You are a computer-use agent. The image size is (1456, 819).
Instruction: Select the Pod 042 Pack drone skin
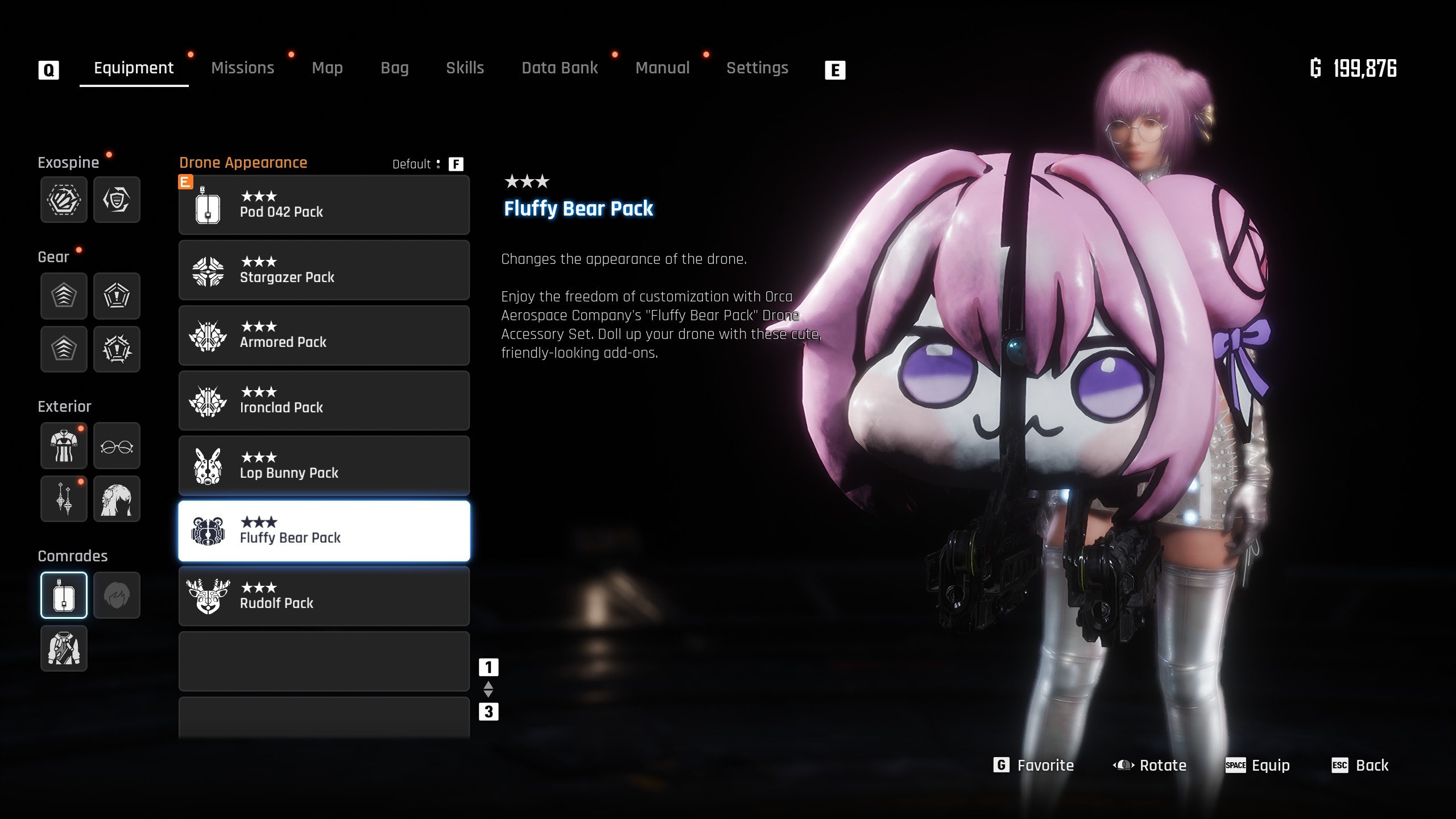(324, 205)
